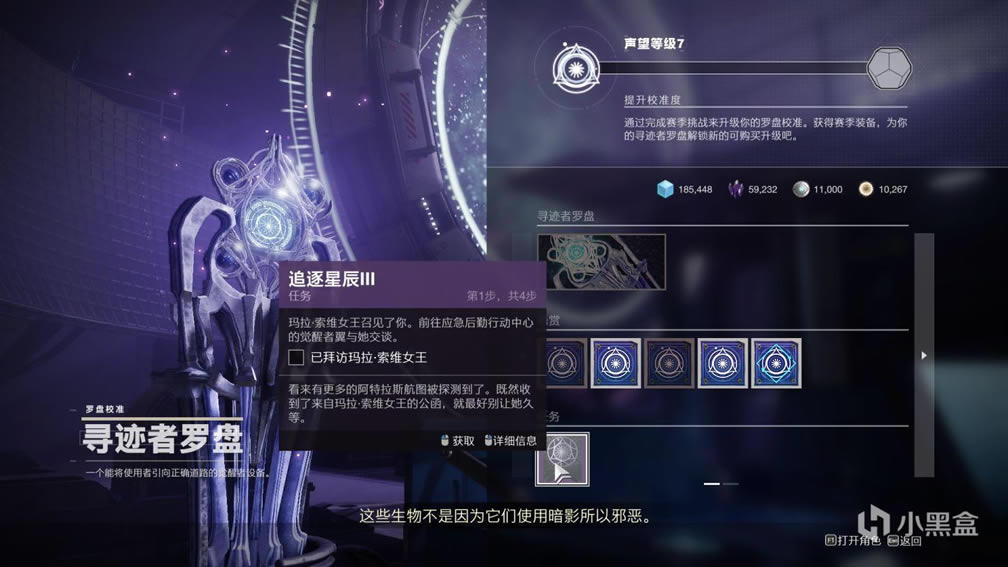Inspect the 声望等级7 reputation emblem
Image resolution: width=1008 pixels, height=567 pixels.
(579, 67)
